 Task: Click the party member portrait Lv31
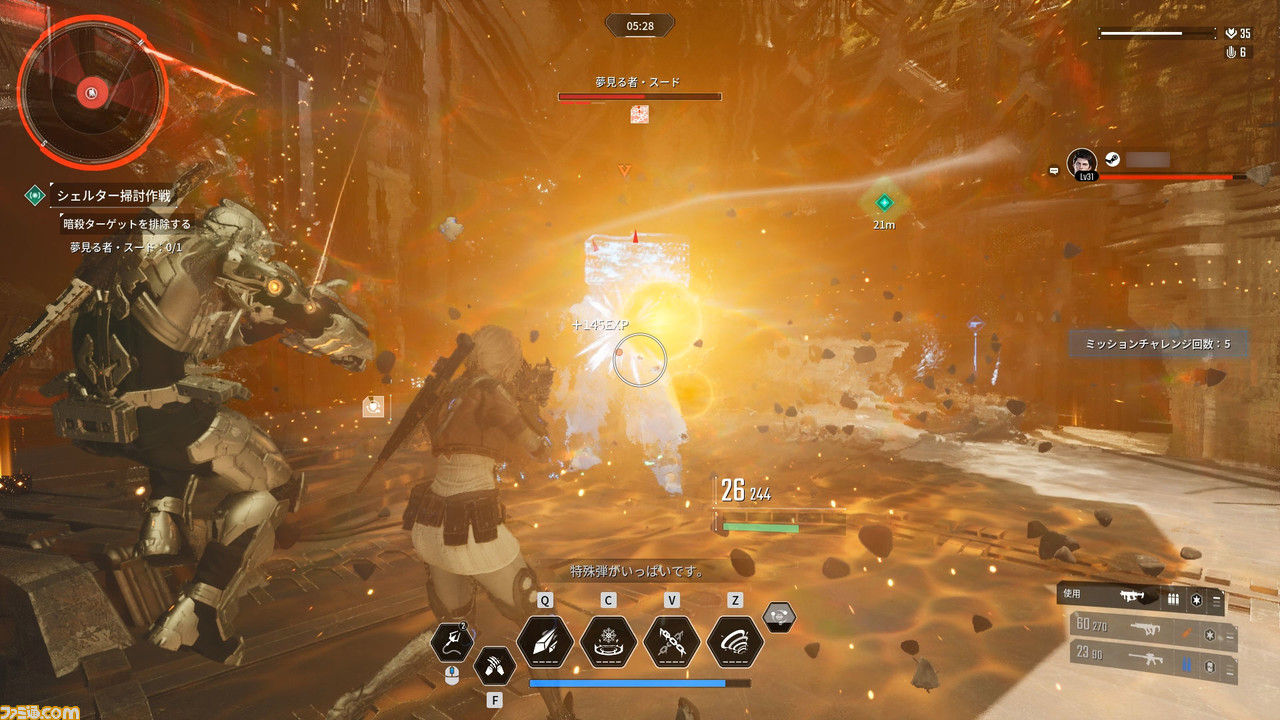click(x=1081, y=163)
